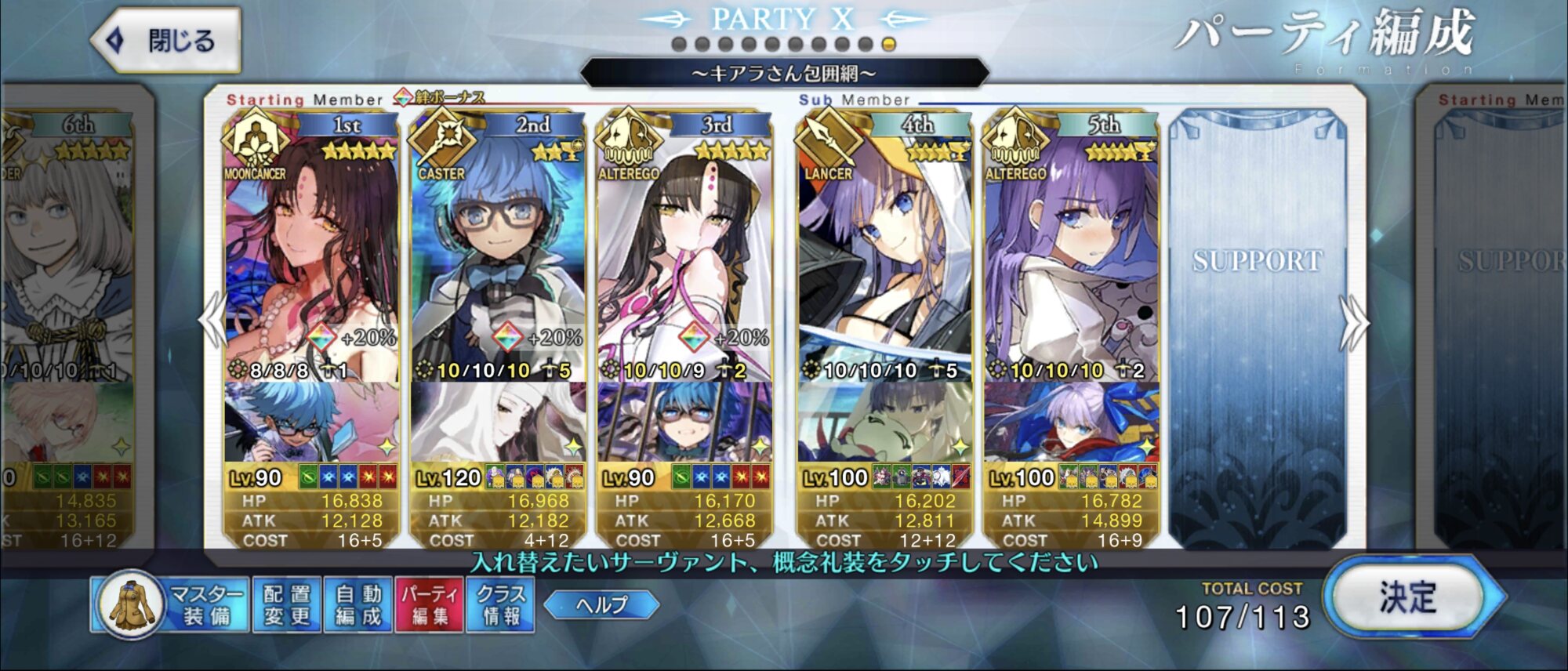Open パーティ編集 party edit
Image resolution: width=1568 pixels, height=671 pixels.
pos(430,604)
